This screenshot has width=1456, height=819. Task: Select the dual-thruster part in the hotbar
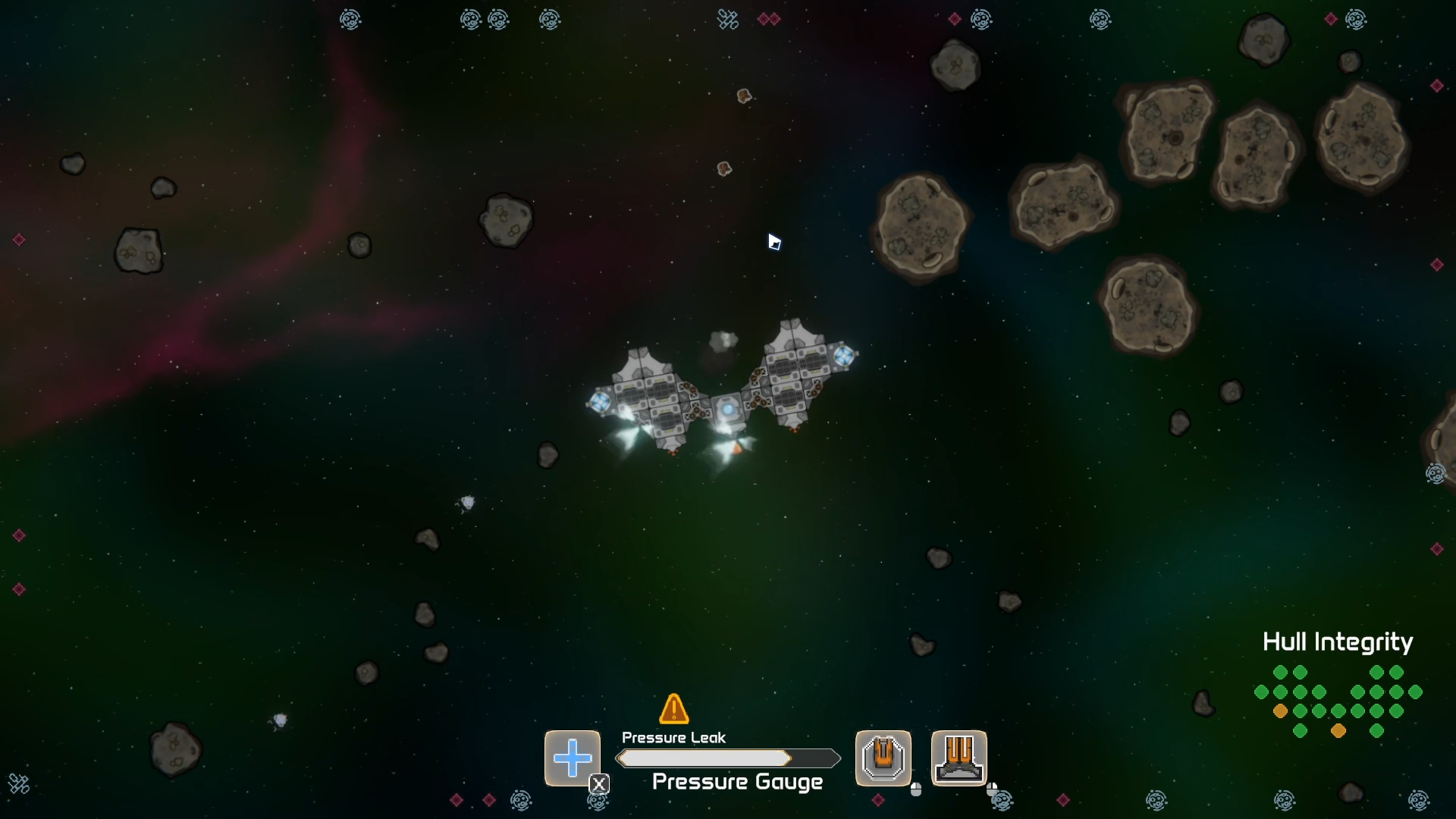click(959, 758)
